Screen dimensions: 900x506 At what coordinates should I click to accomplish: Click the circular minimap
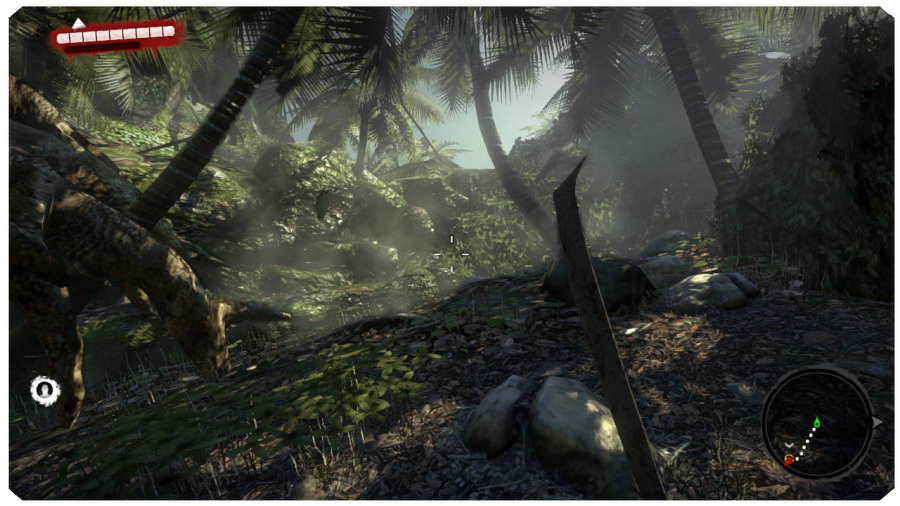coord(817,423)
